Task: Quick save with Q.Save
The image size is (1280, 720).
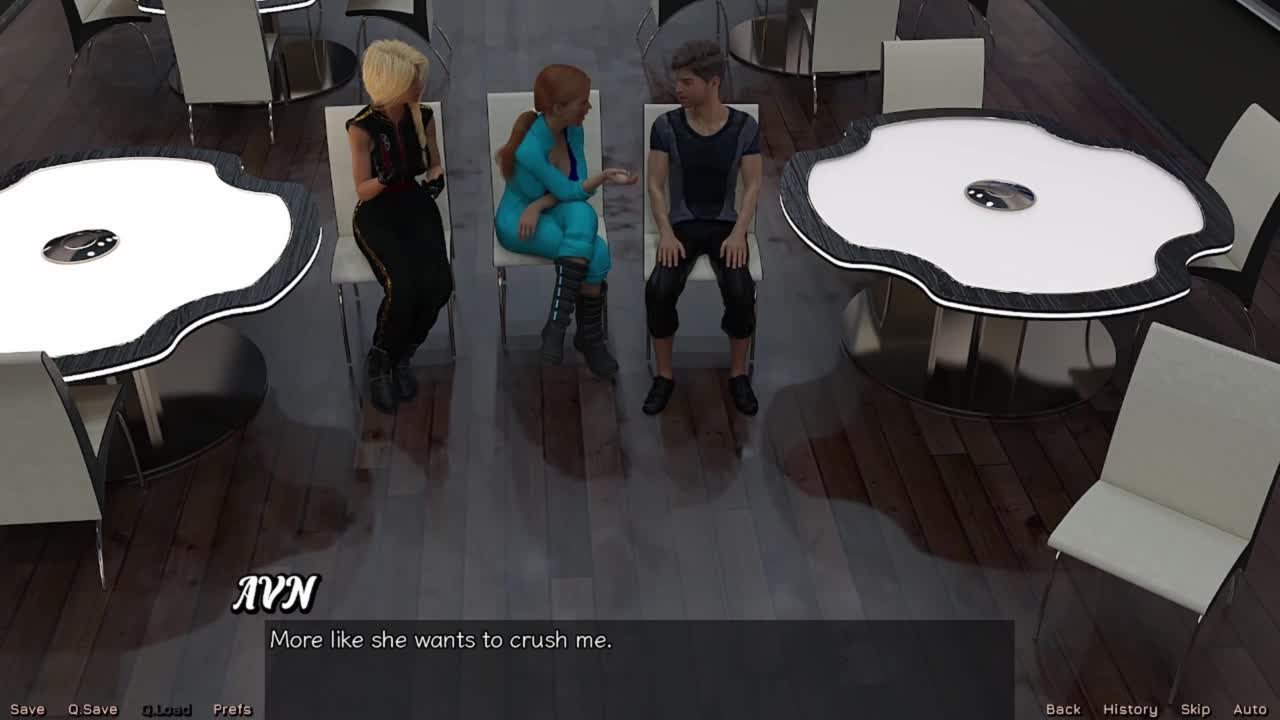Action: click(93, 709)
